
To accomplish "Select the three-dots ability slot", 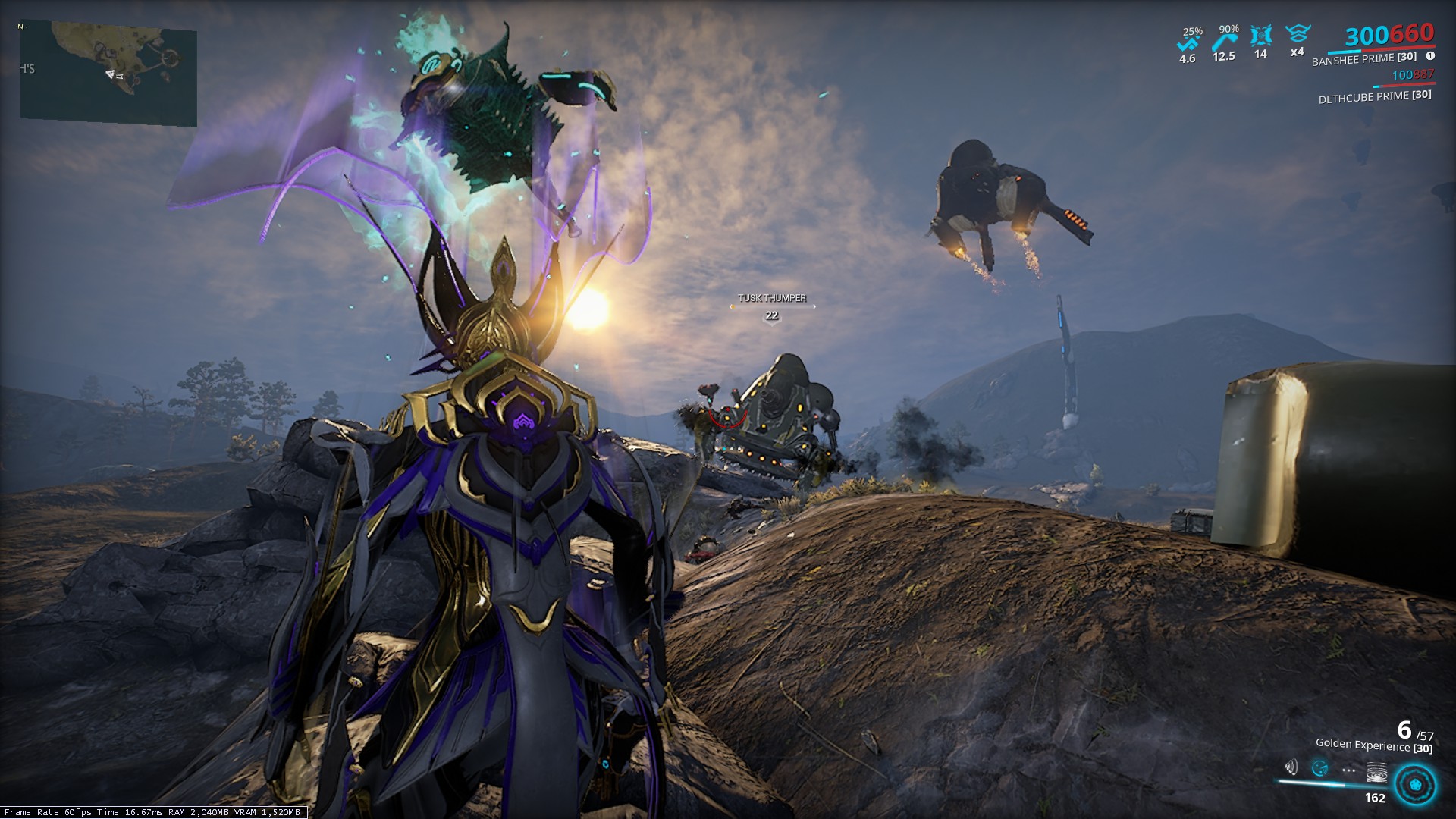I will point(1348,770).
